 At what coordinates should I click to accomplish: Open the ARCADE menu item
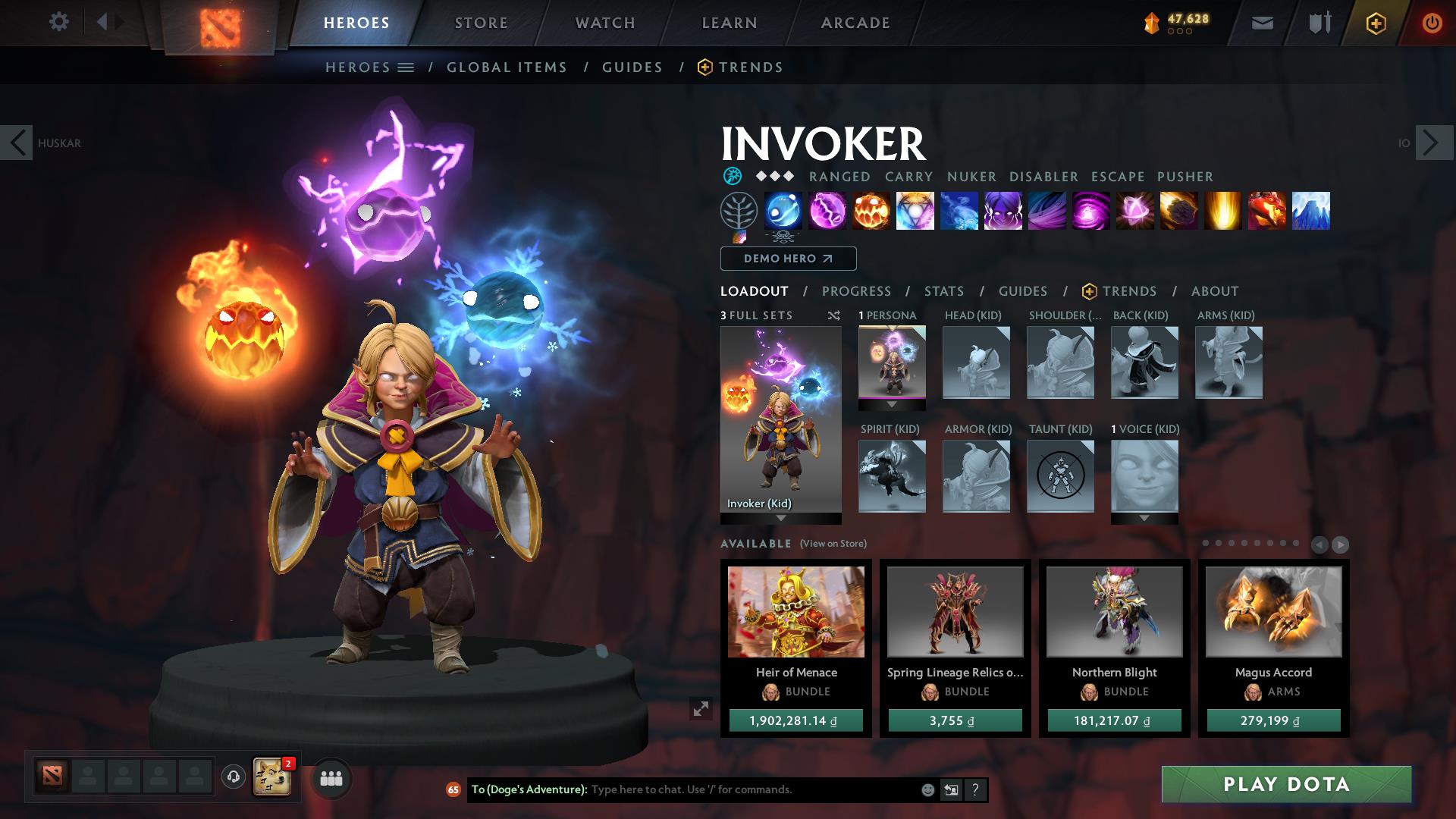(855, 22)
